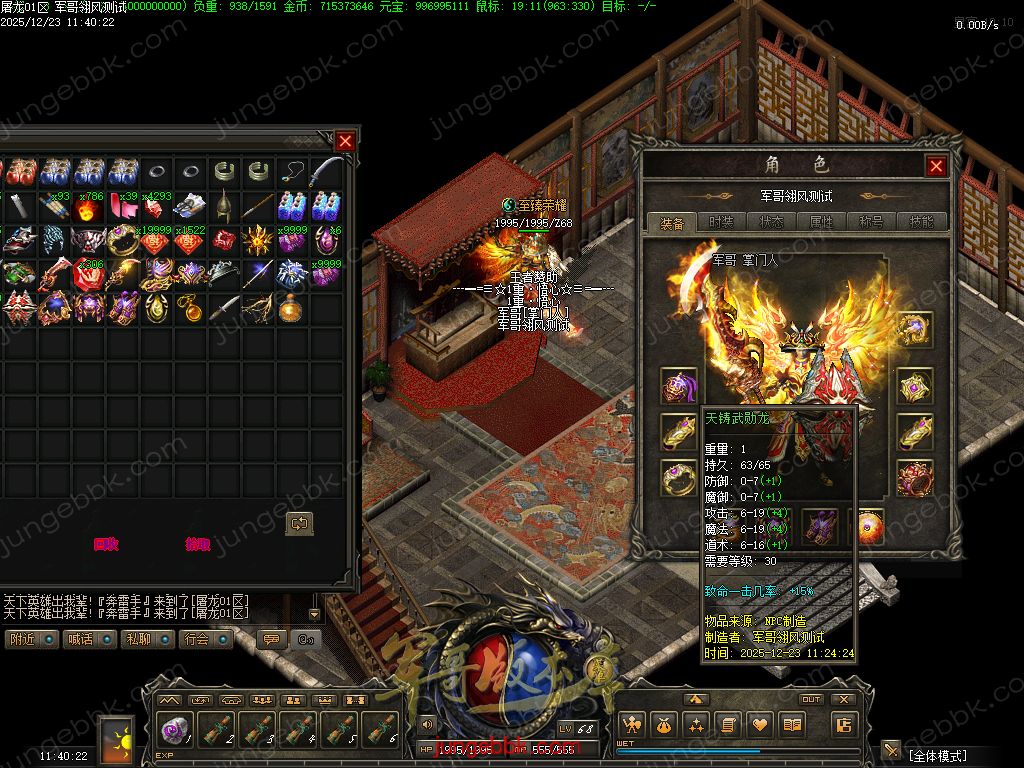Open the 状态 tab
This screenshot has width=1024, height=768.
click(x=771, y=222)
